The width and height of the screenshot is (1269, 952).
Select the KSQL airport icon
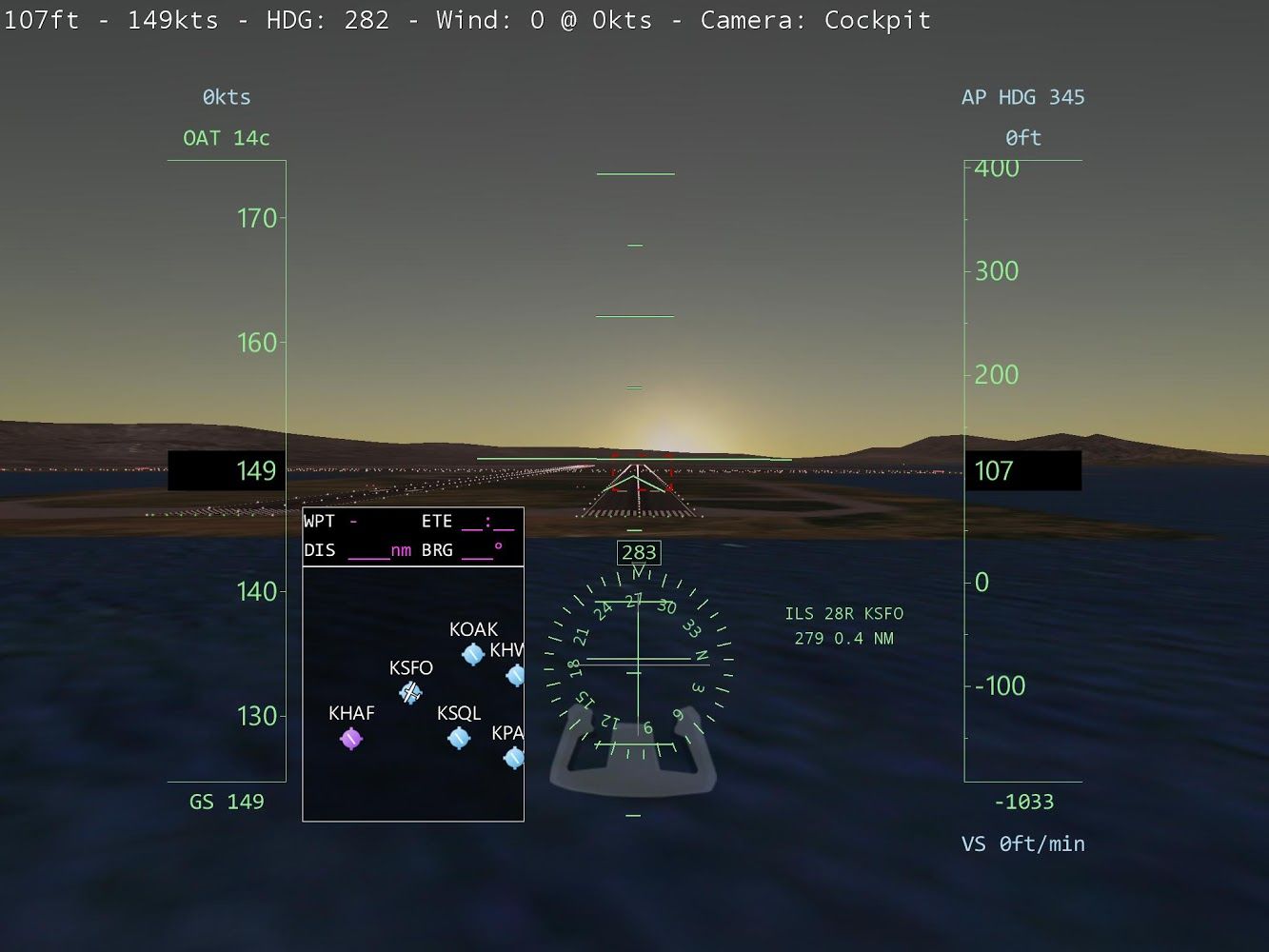click(459, 736)
